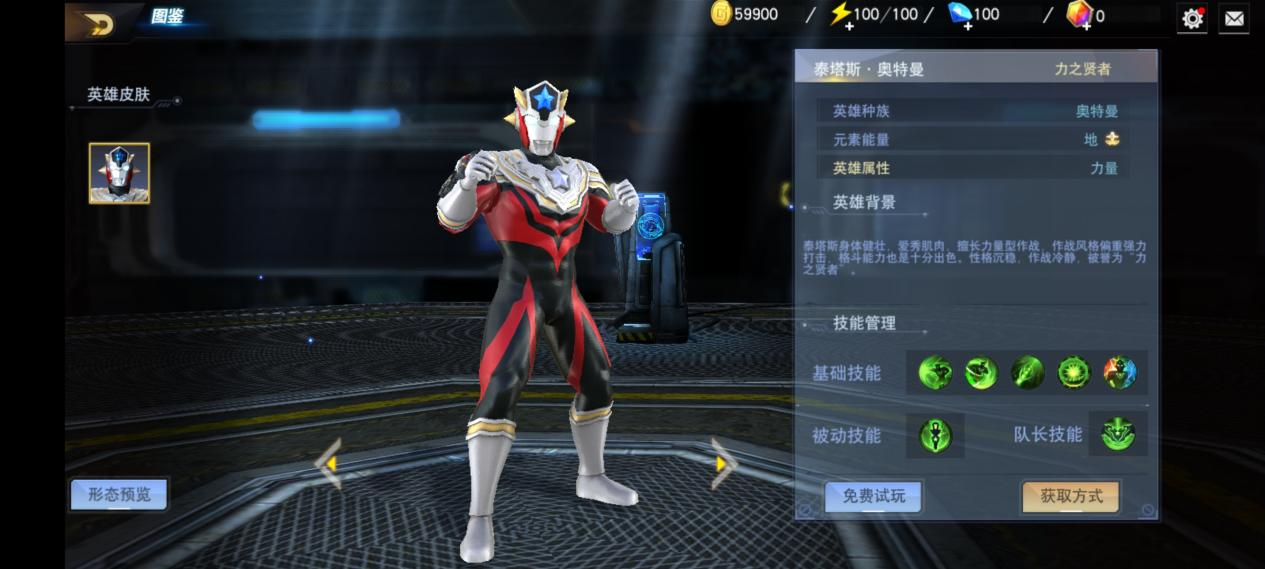Switch to the previous hero with left arrow
1265x569 pixels.
[x=329, y=464]
